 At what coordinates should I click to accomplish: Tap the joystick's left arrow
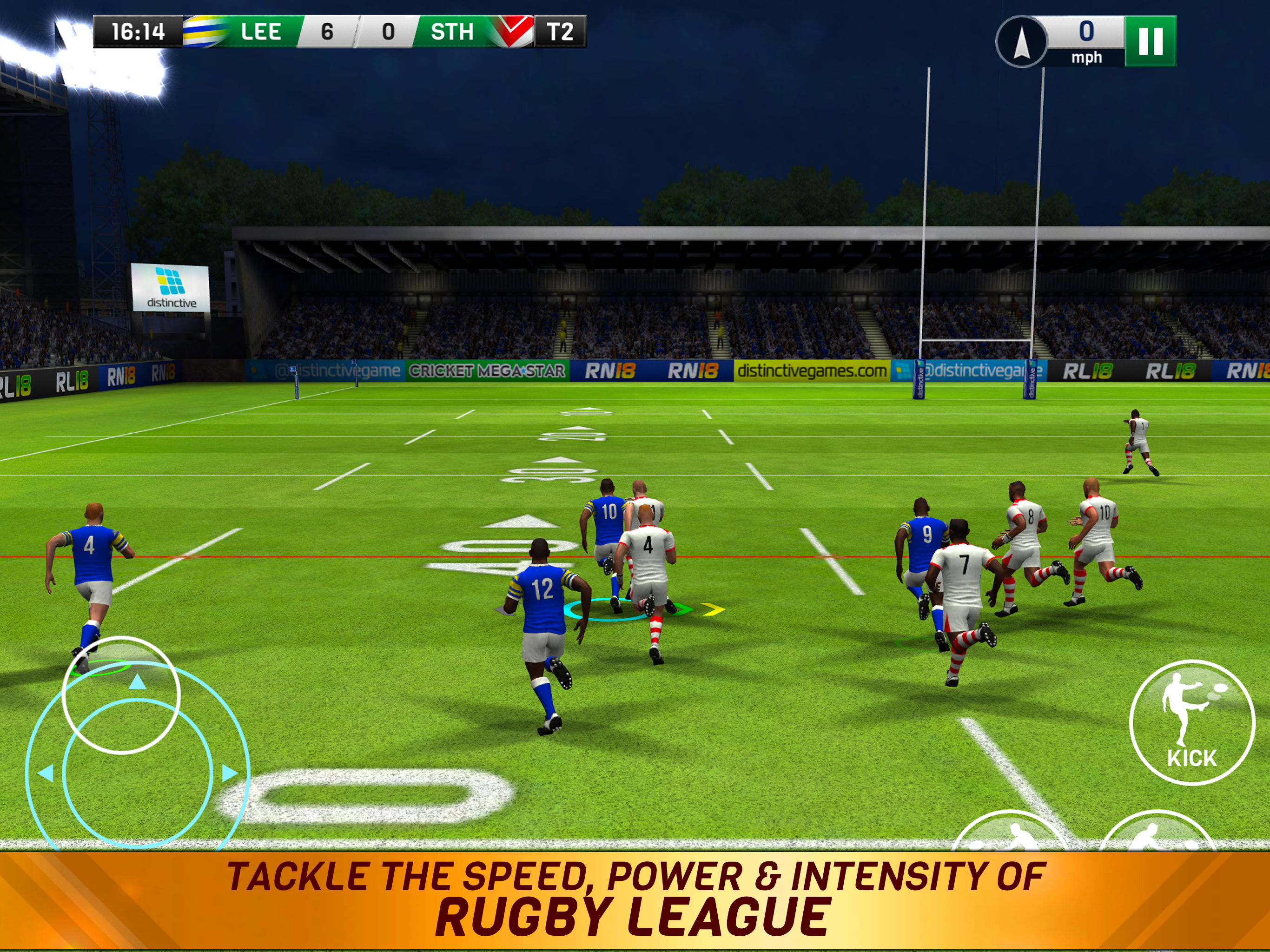[46, 773]
